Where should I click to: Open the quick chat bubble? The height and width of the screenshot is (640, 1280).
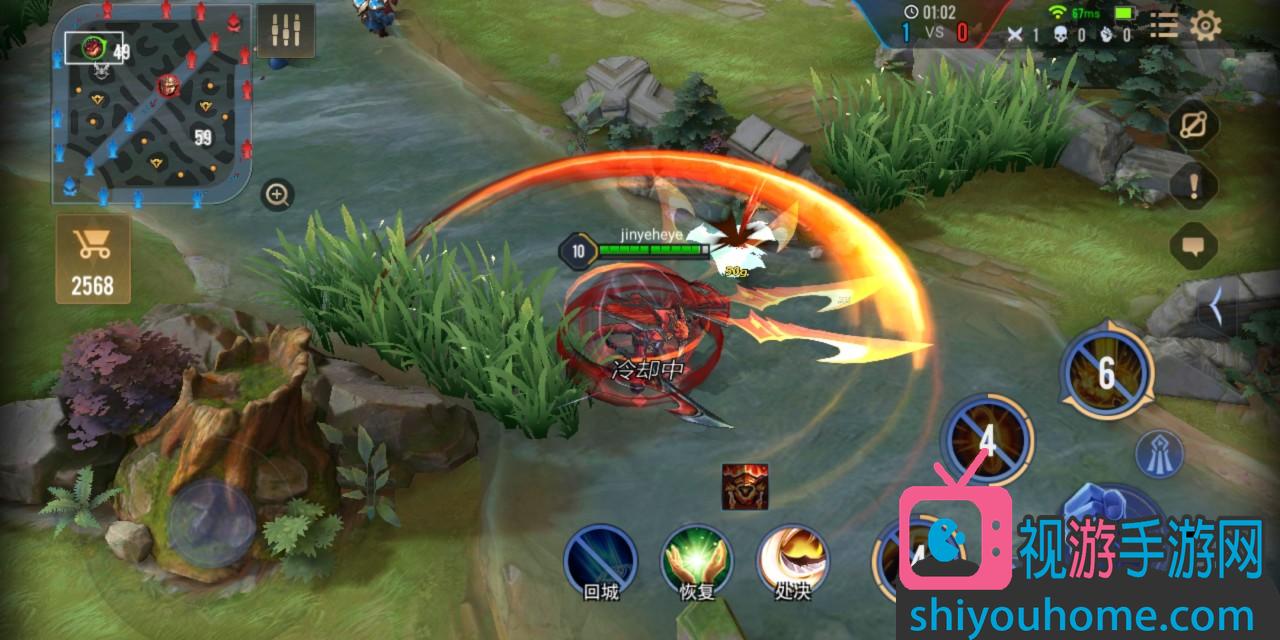pyautogui.click(x=1194, y=245)
